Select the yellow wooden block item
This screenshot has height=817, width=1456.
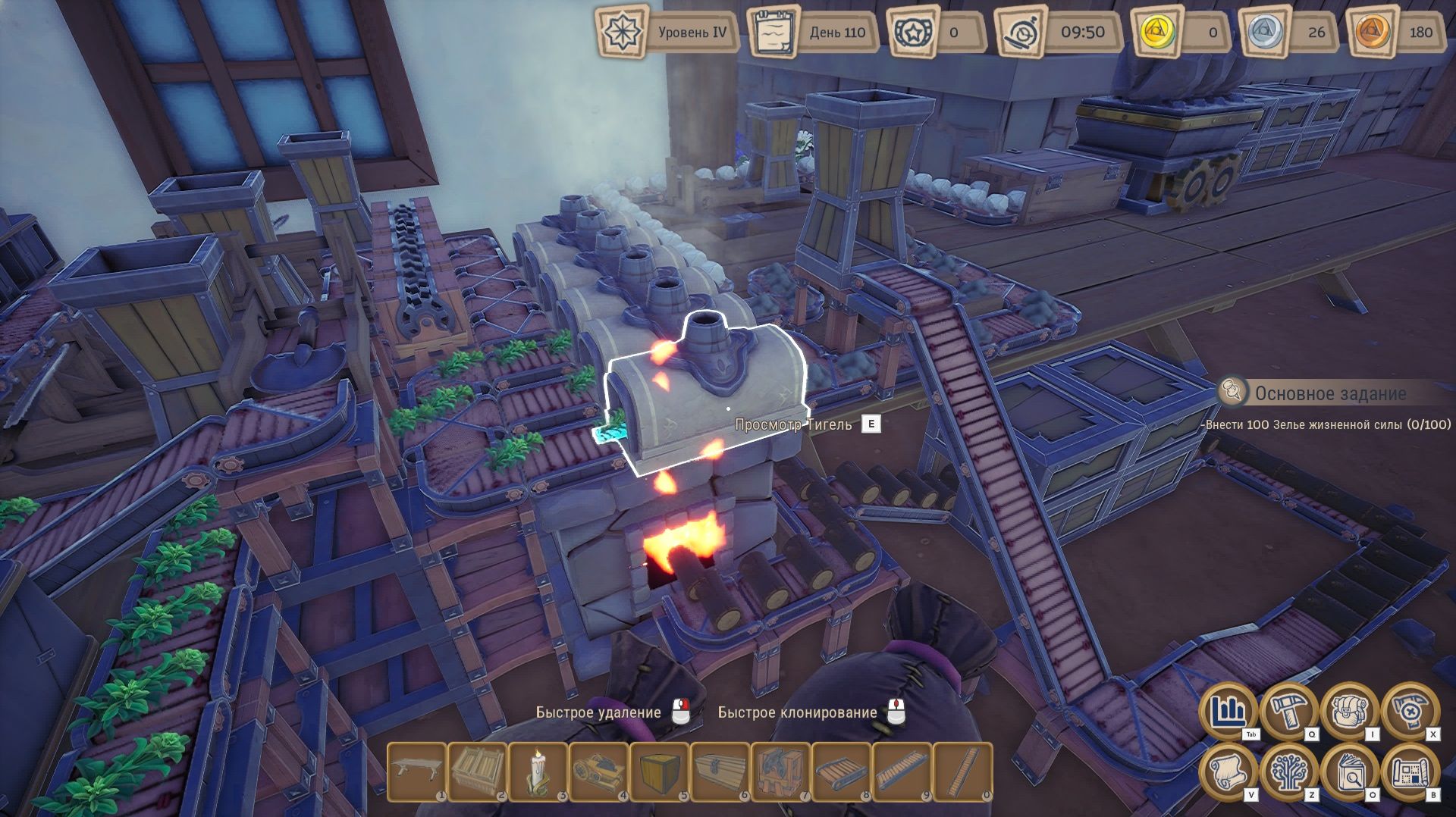(660, 771)
